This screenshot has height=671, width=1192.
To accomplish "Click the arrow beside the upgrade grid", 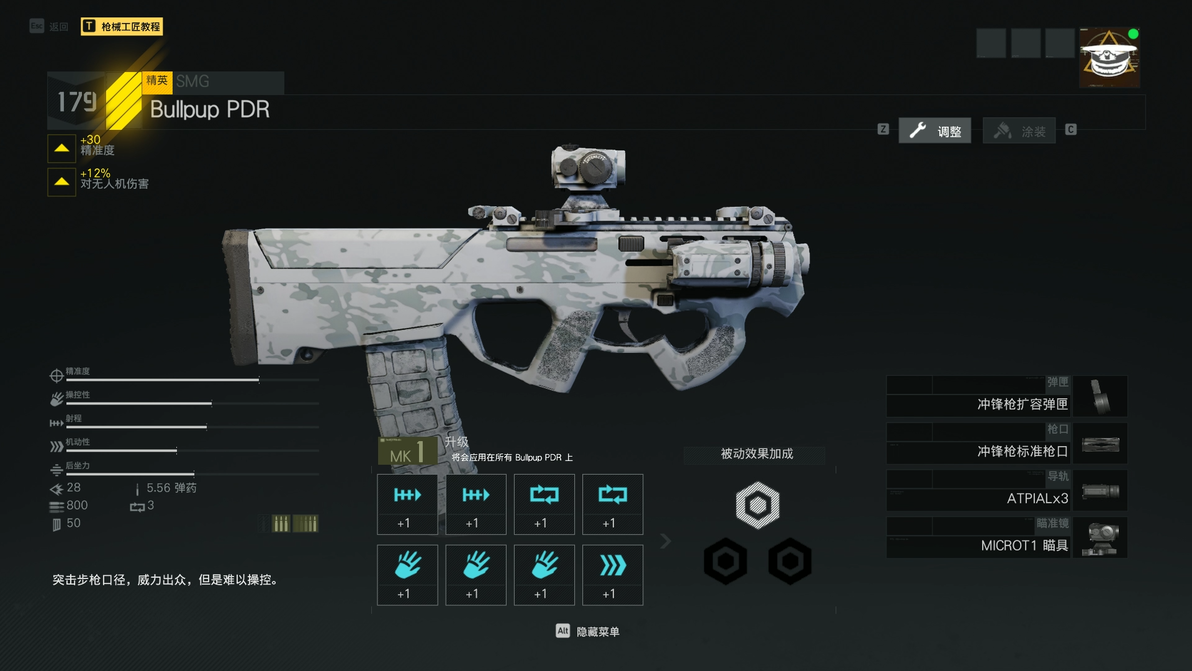I will coord(665,541).
